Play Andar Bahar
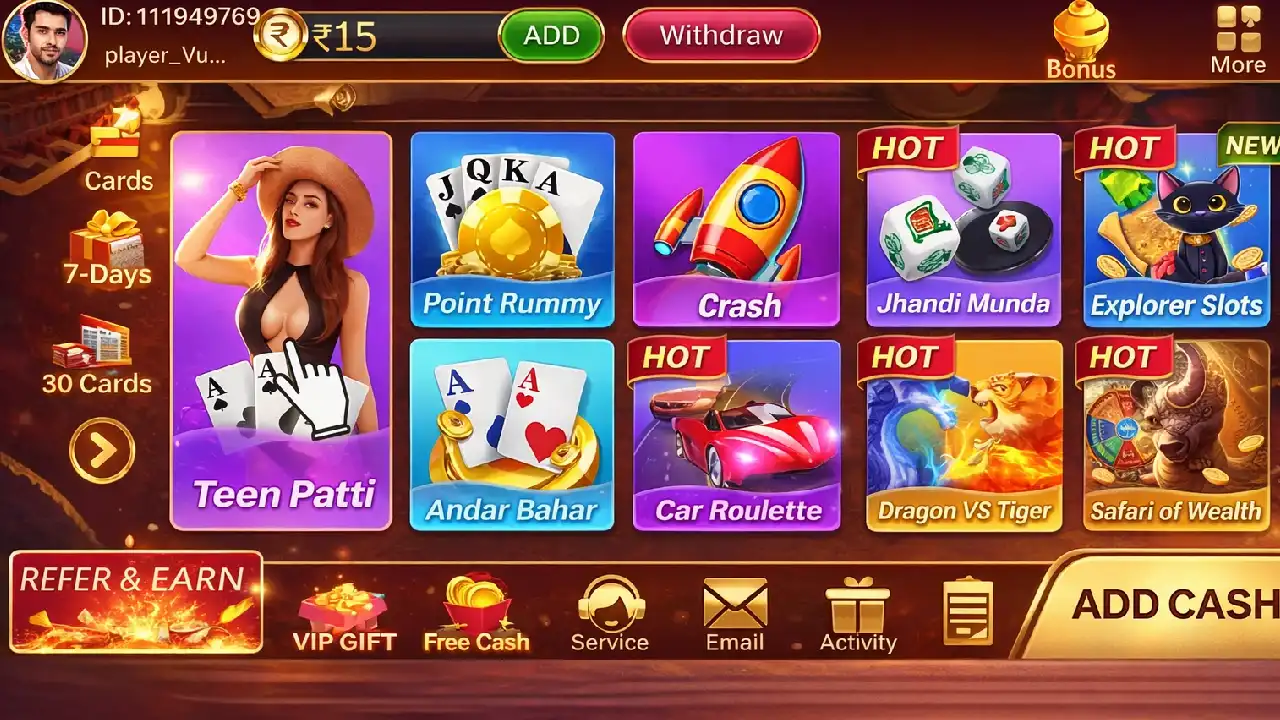1280x720 pixels. click(x=512, y=434)
